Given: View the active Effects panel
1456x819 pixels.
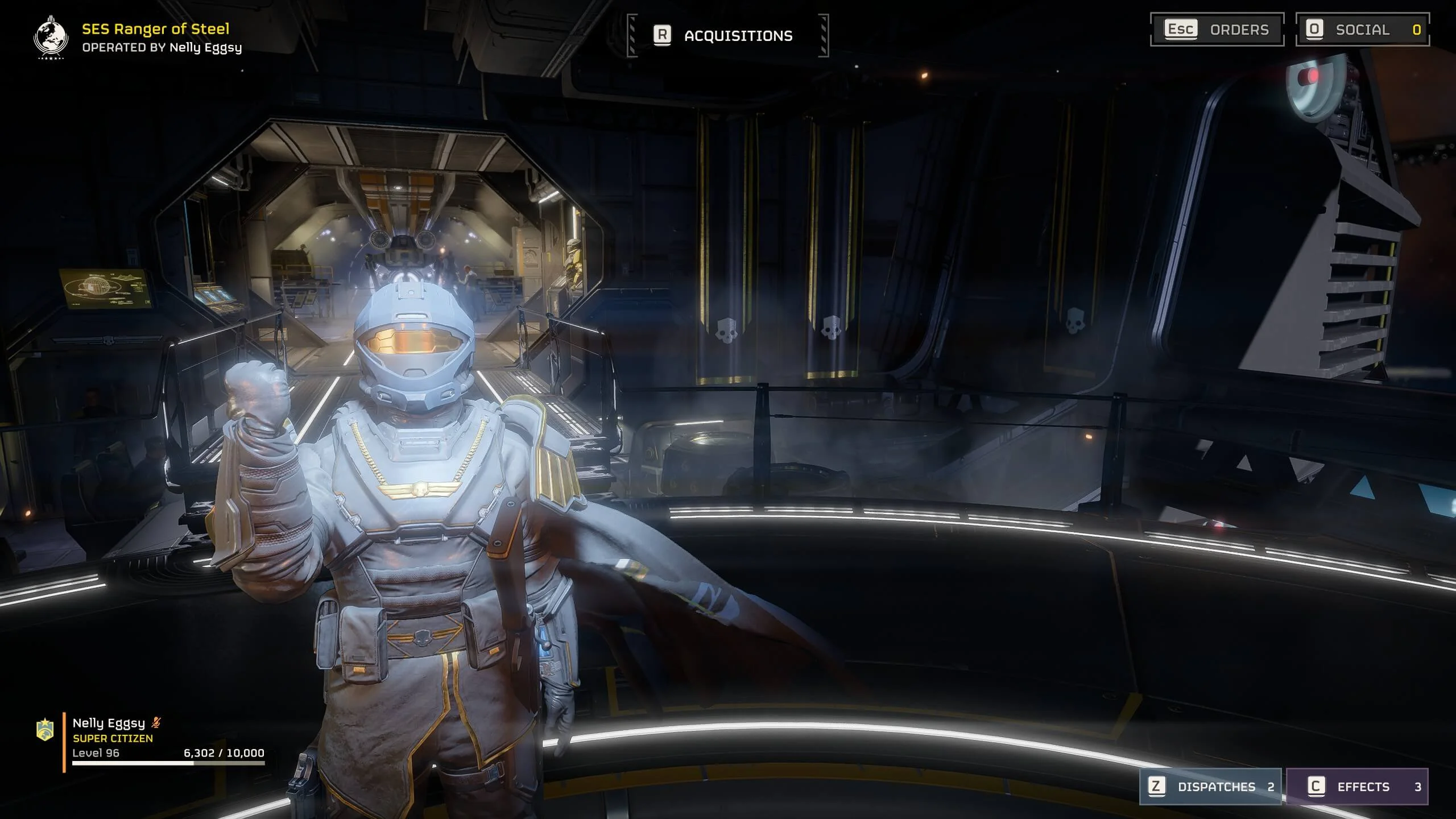Looking at the screenshot, I should pyautogui.click(x=1356, y=787).
